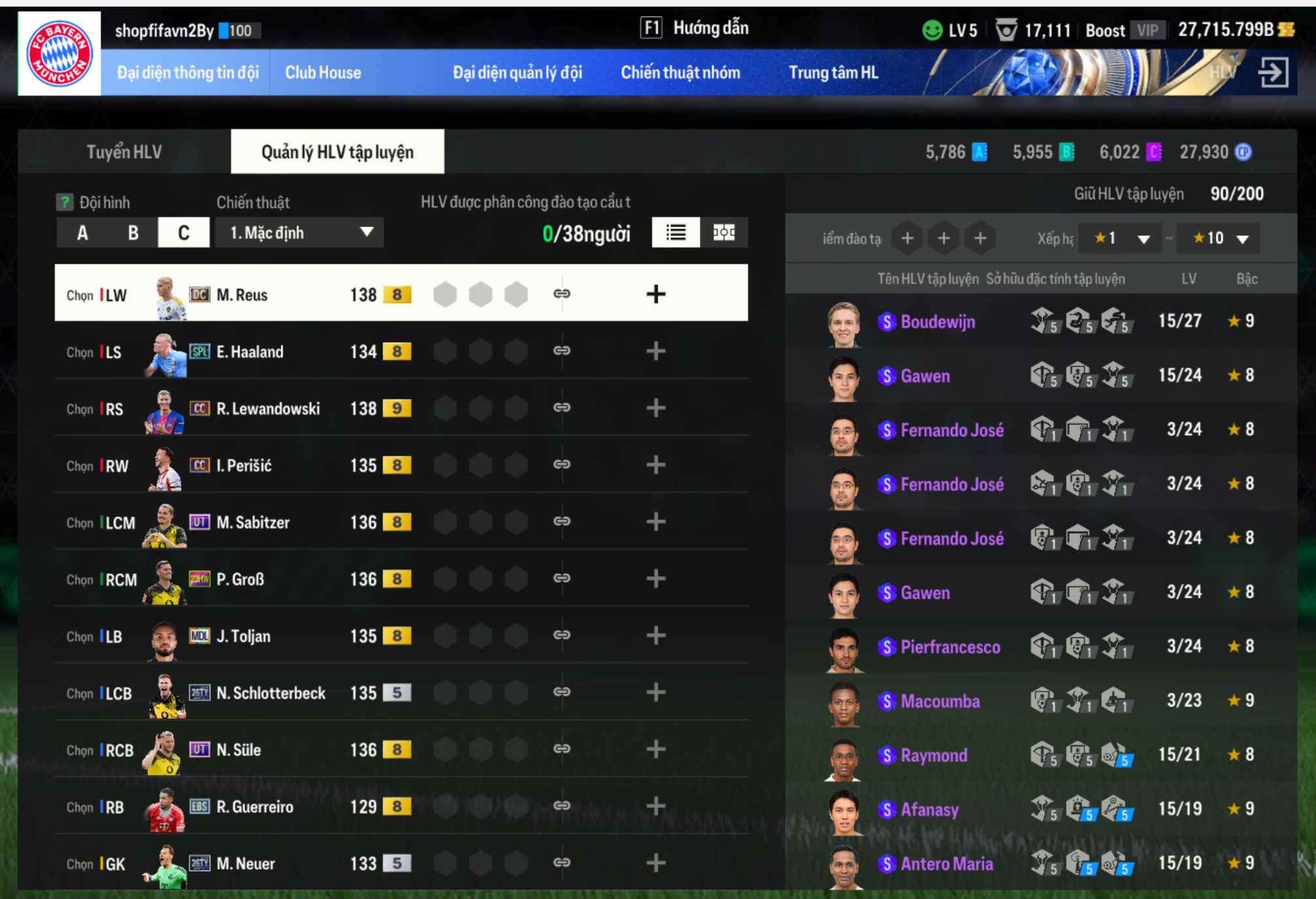This screenshot has height=899, width=1316.
Task: Open the minimum star rank dropdown
Action: click(1120, 239)
